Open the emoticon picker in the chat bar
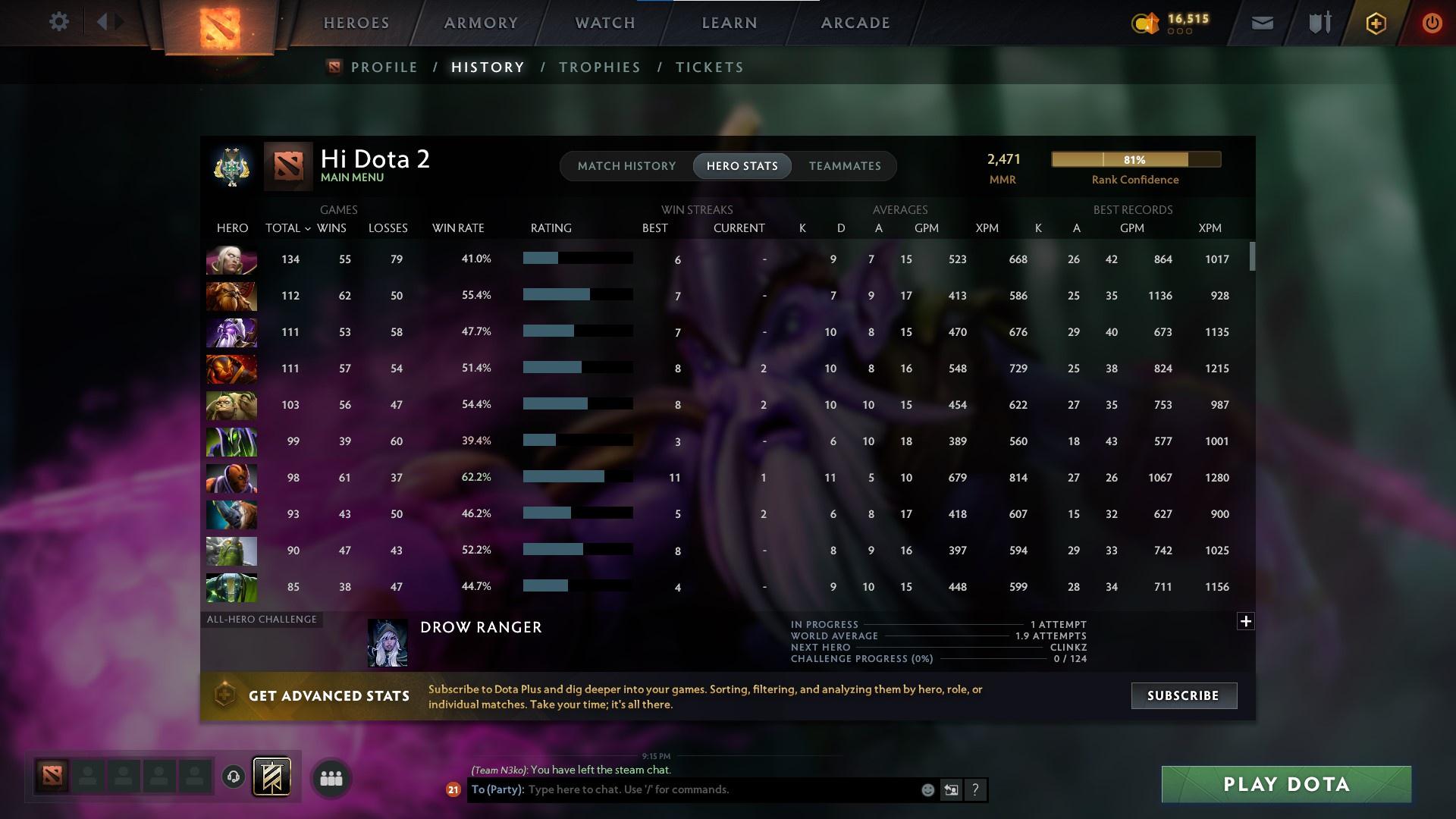Image resolution: width=1456 pixels, height=819 pixels. pos(927,789)
